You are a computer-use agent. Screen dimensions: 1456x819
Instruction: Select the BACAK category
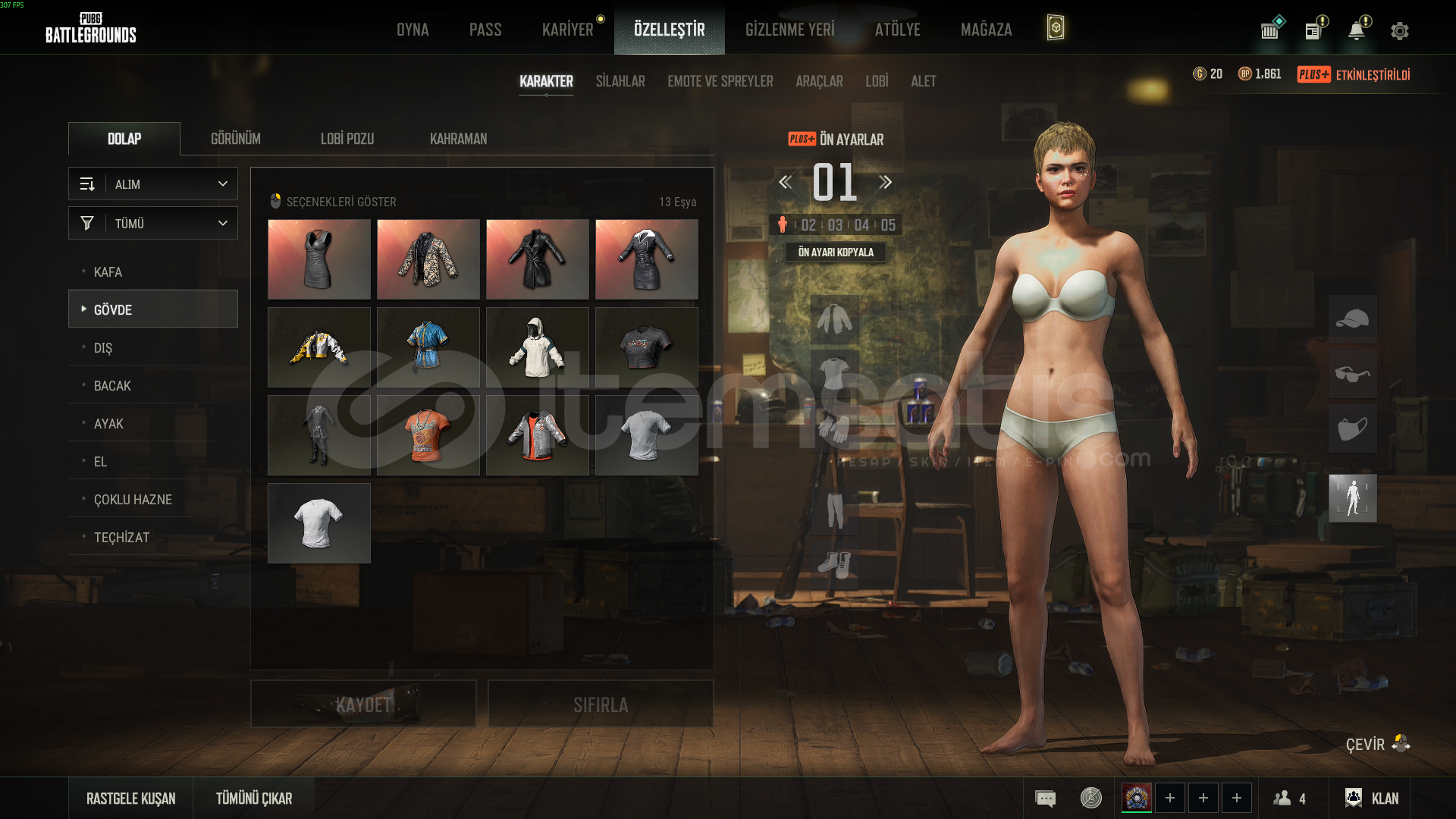click(112, 385)
